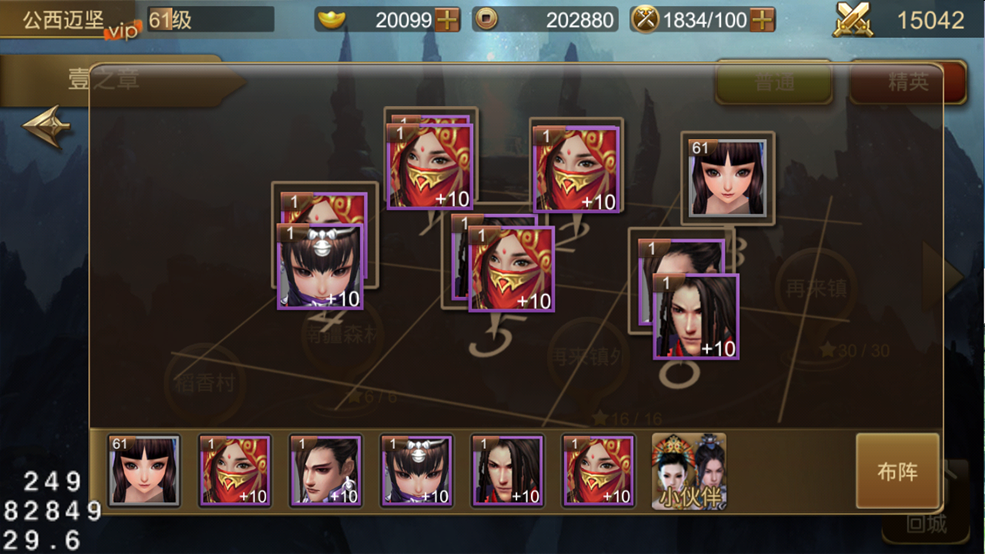Buy more stamina using its plus button
The image size is (985, 554).
point(762,19)
